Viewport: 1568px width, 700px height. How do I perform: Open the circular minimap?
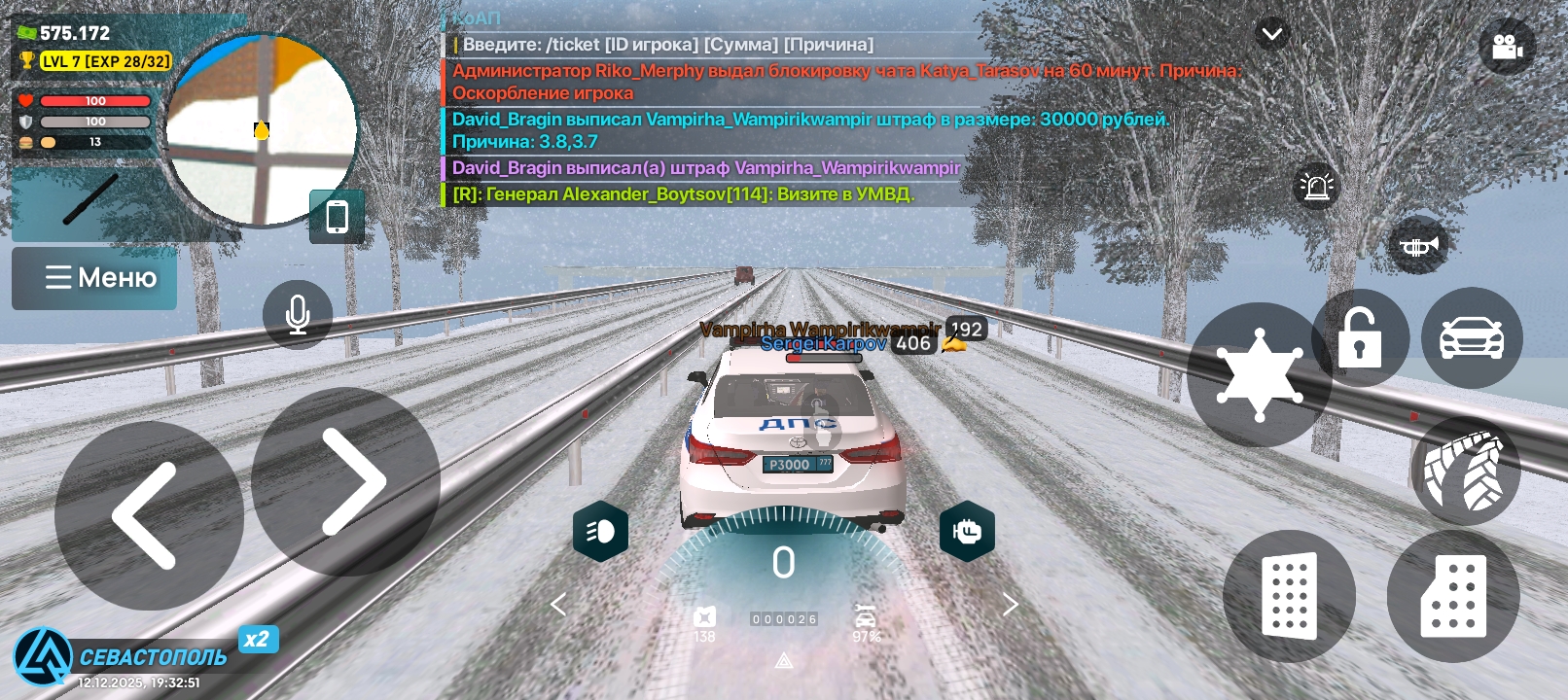[261, 130]
